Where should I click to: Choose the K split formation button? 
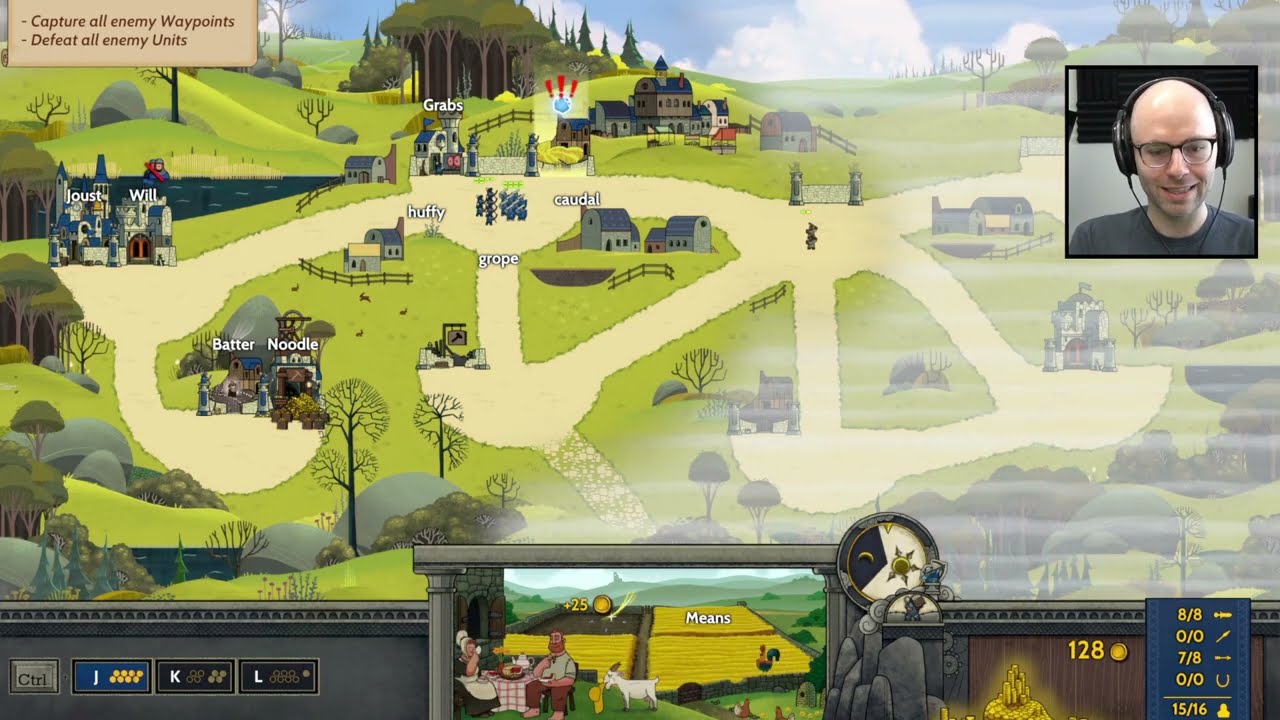(x=195, y=677)
